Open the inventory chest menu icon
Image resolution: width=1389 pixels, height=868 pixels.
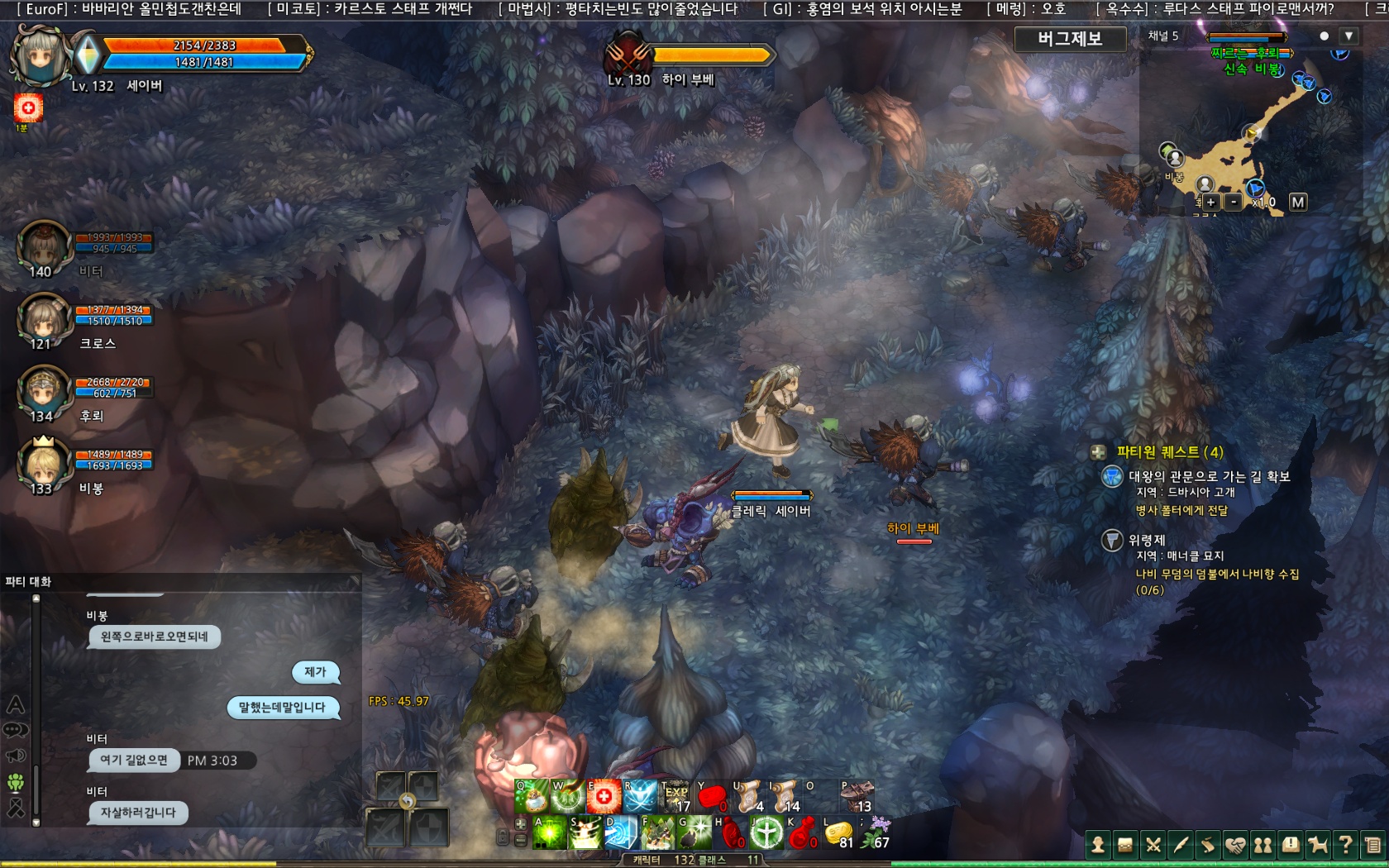point(1125,845)
